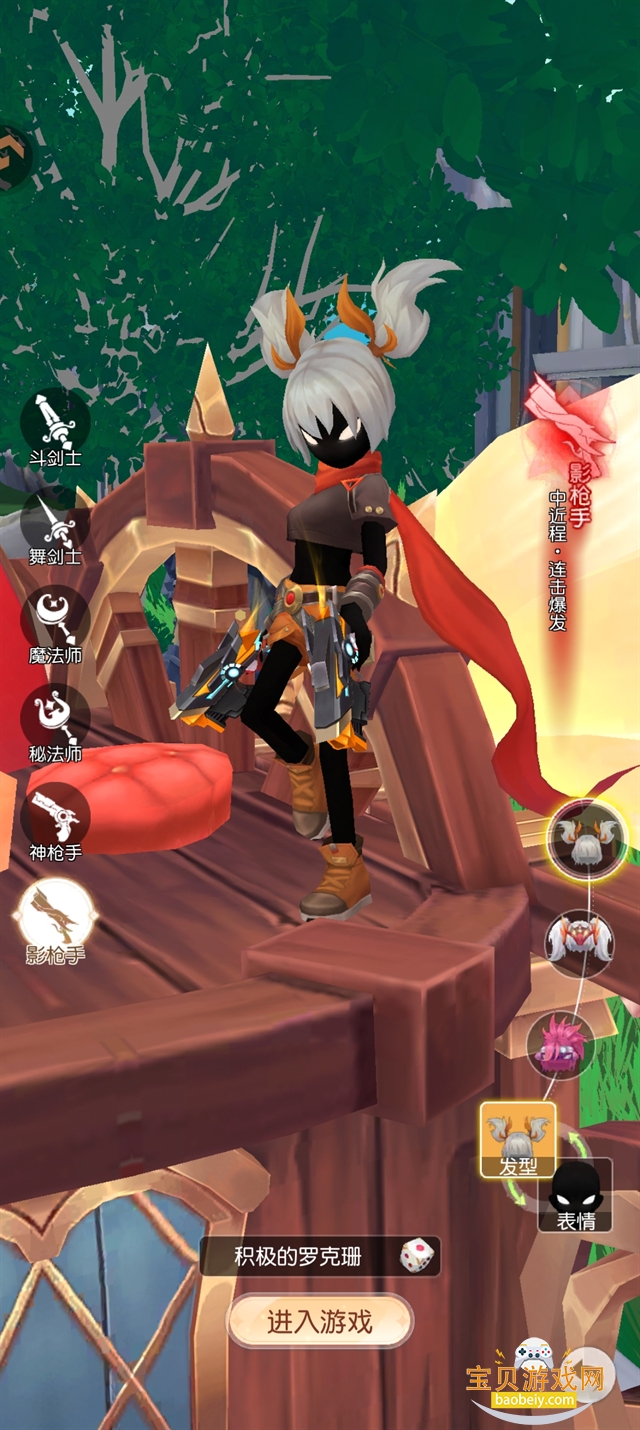This screenshot has height=1430, width=640.
Task: Roll the dice to randomize name
Action: pos(416,1255)
